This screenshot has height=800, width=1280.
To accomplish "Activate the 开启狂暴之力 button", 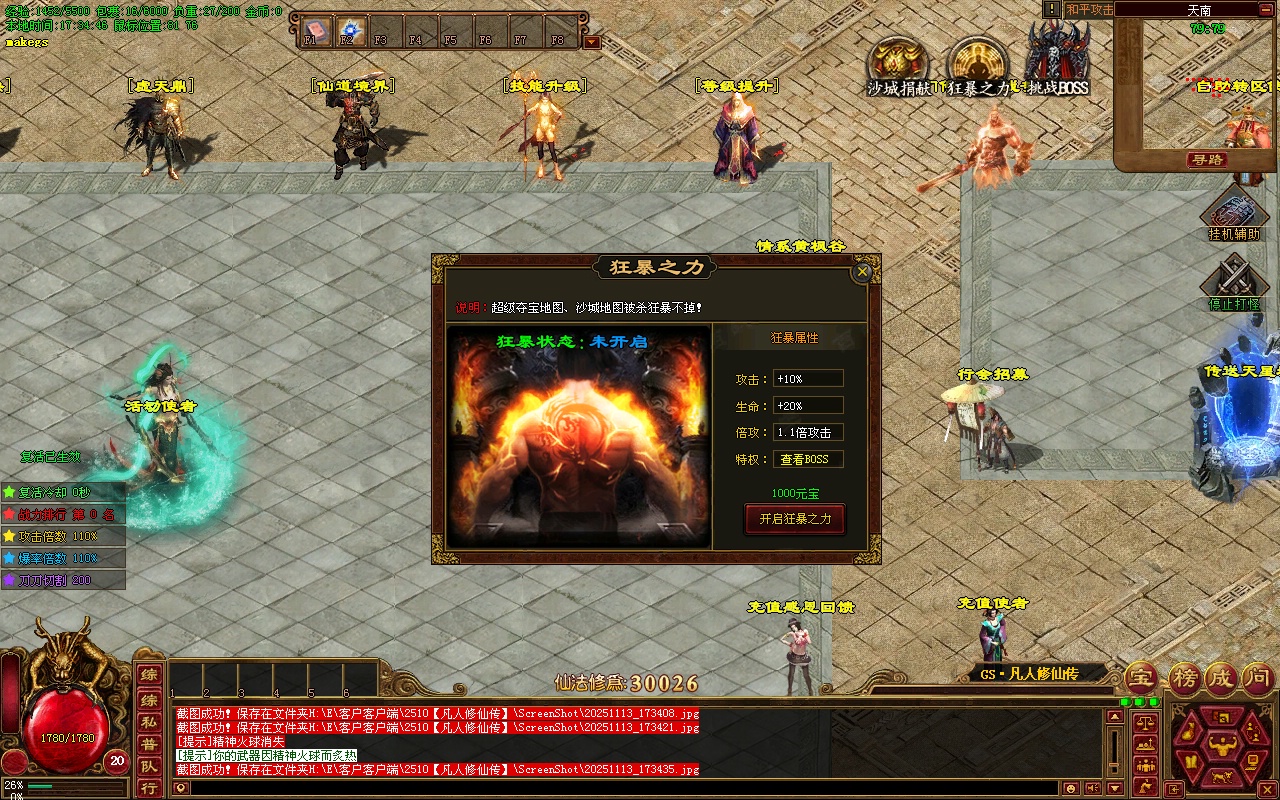I will tap(795, 519).
